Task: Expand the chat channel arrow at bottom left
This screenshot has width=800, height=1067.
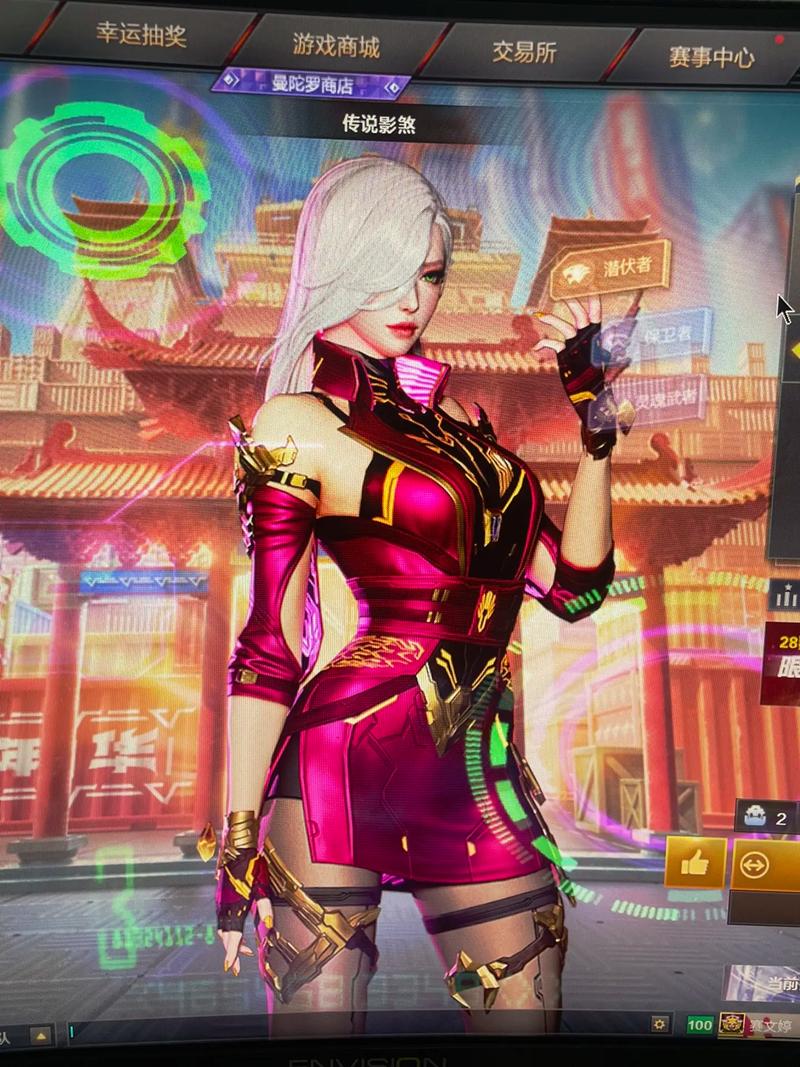Action: [42, 1036]
